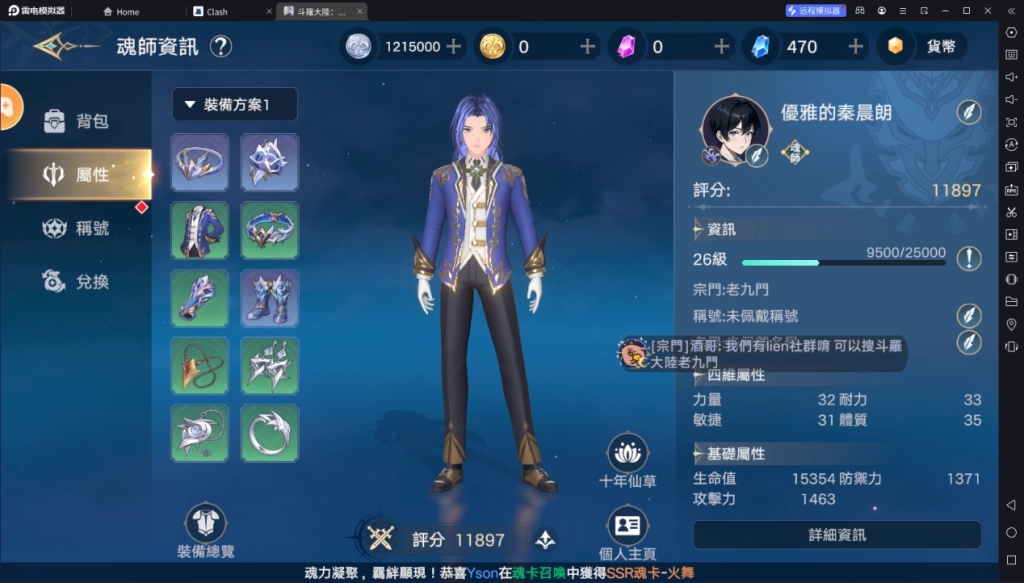Click the level experience info exclamation icon

click(968, 259)
